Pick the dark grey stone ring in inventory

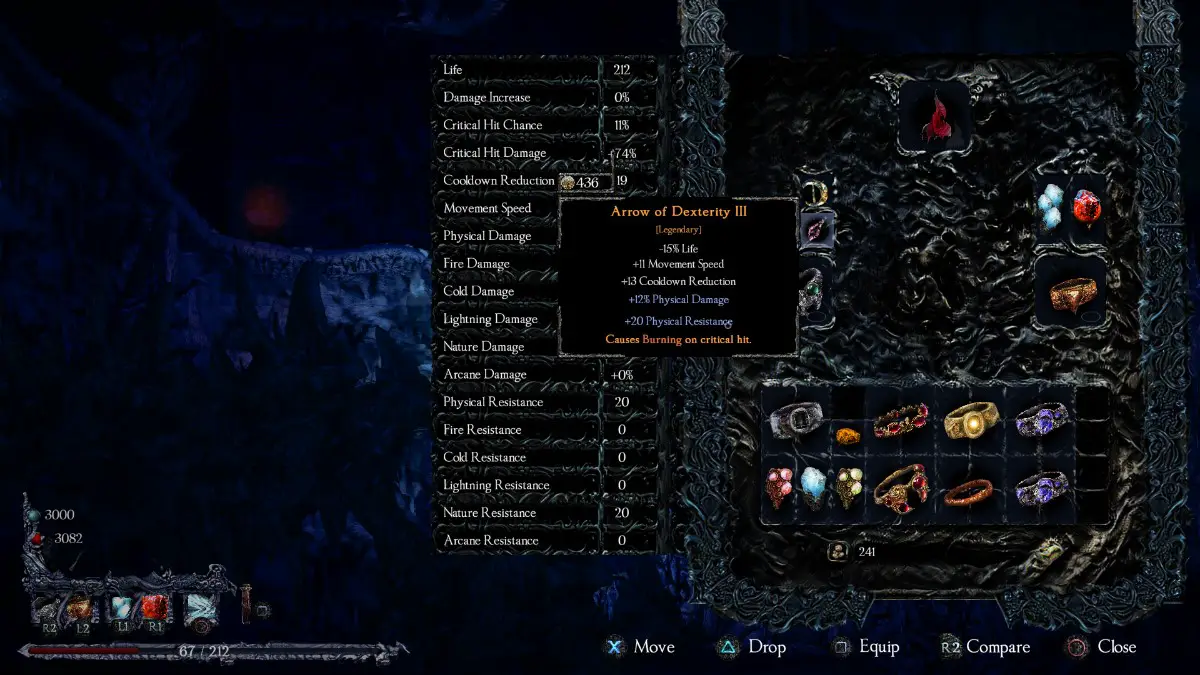click(x=797, y=421)
